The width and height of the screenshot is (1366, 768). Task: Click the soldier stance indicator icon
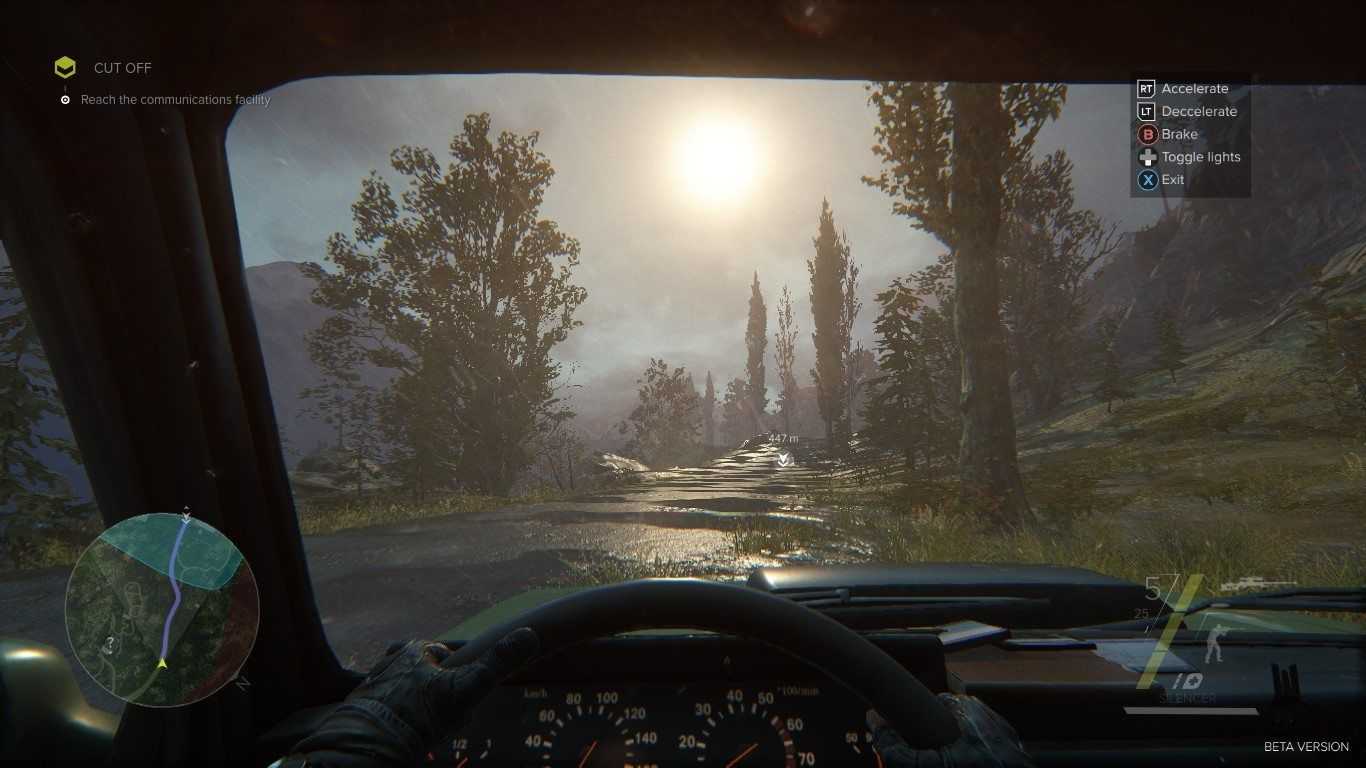coord(1214,643)
